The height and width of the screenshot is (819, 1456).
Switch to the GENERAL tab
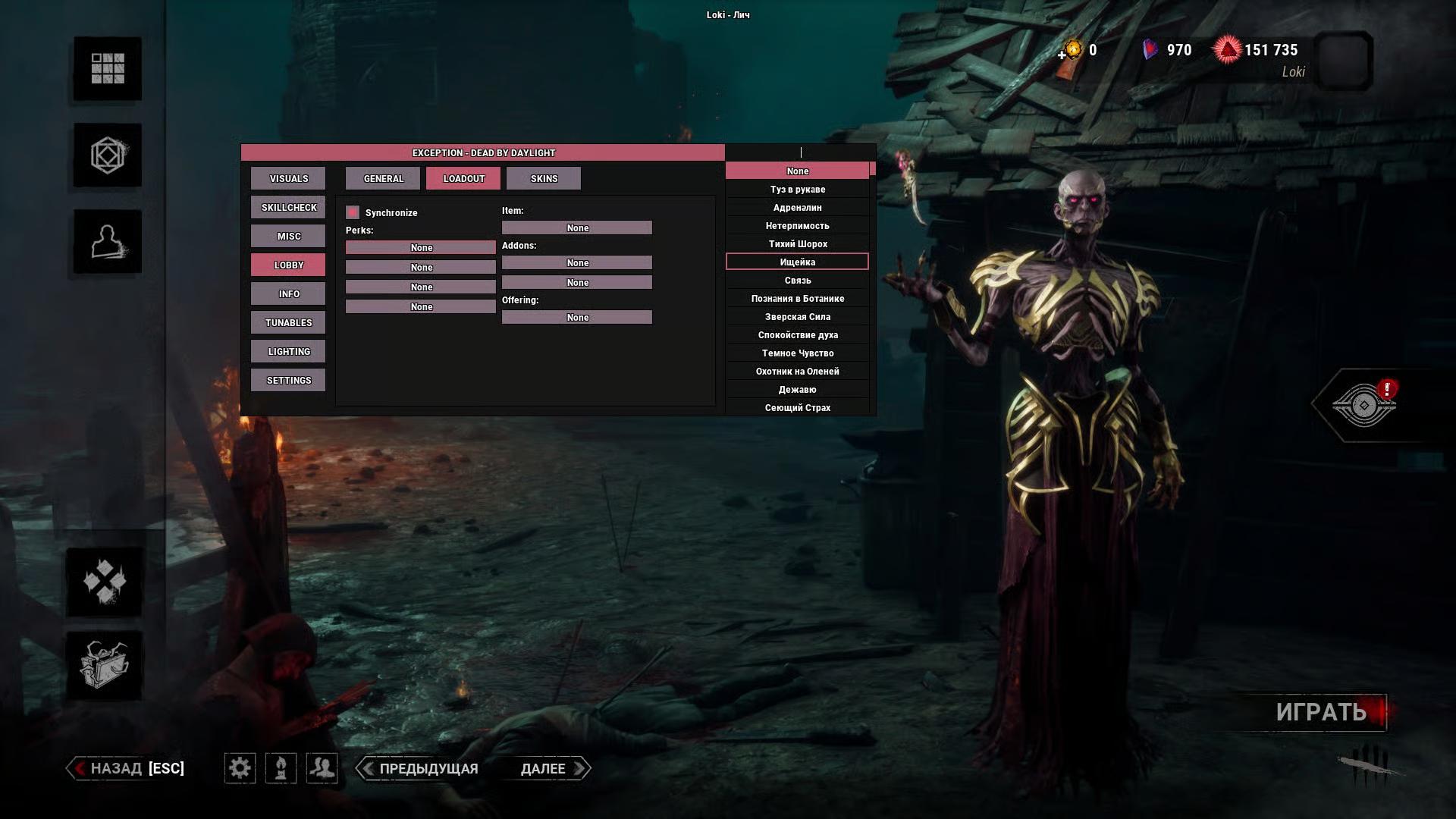pos(383,179)
